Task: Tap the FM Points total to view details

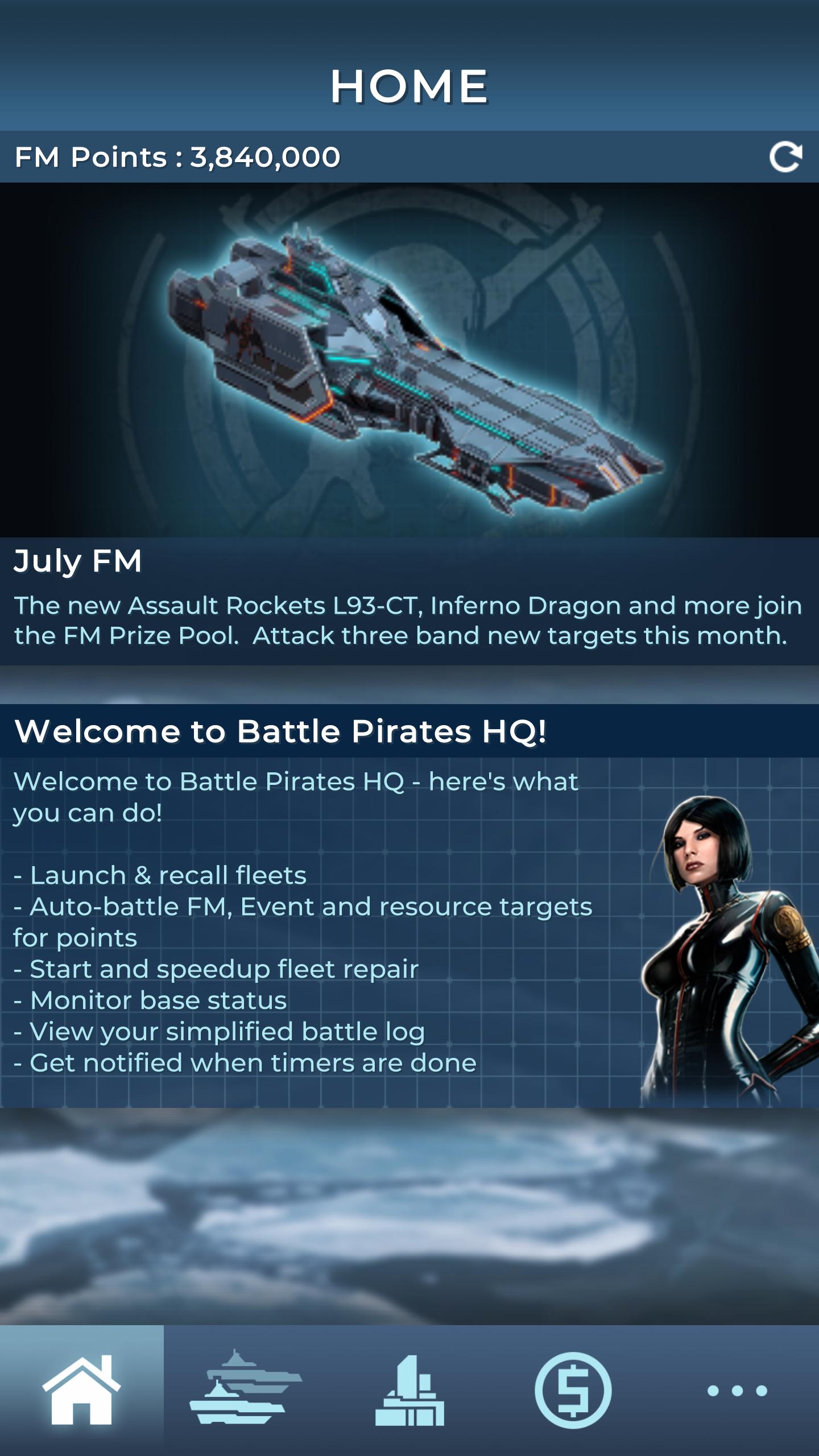Action: click(179, 157)
